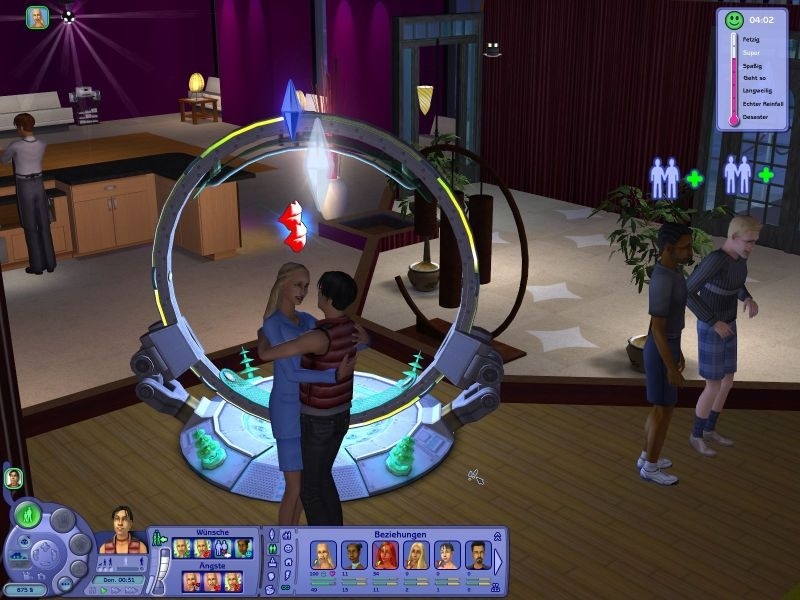Click the play speed button
The image size is (800, 600).
[103, 590]
